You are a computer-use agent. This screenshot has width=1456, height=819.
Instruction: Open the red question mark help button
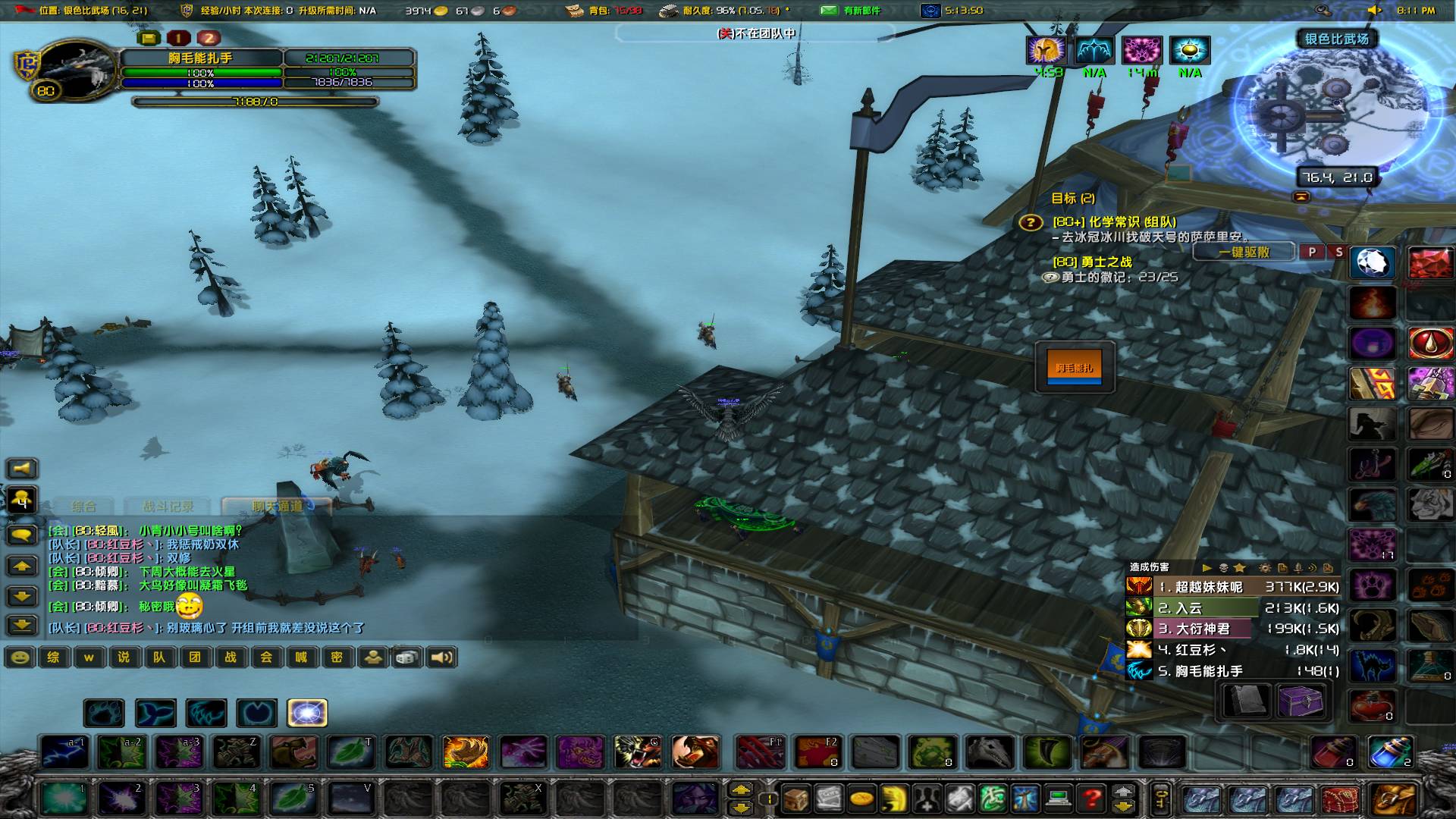pyautogui.click(x=1091, y=798)
